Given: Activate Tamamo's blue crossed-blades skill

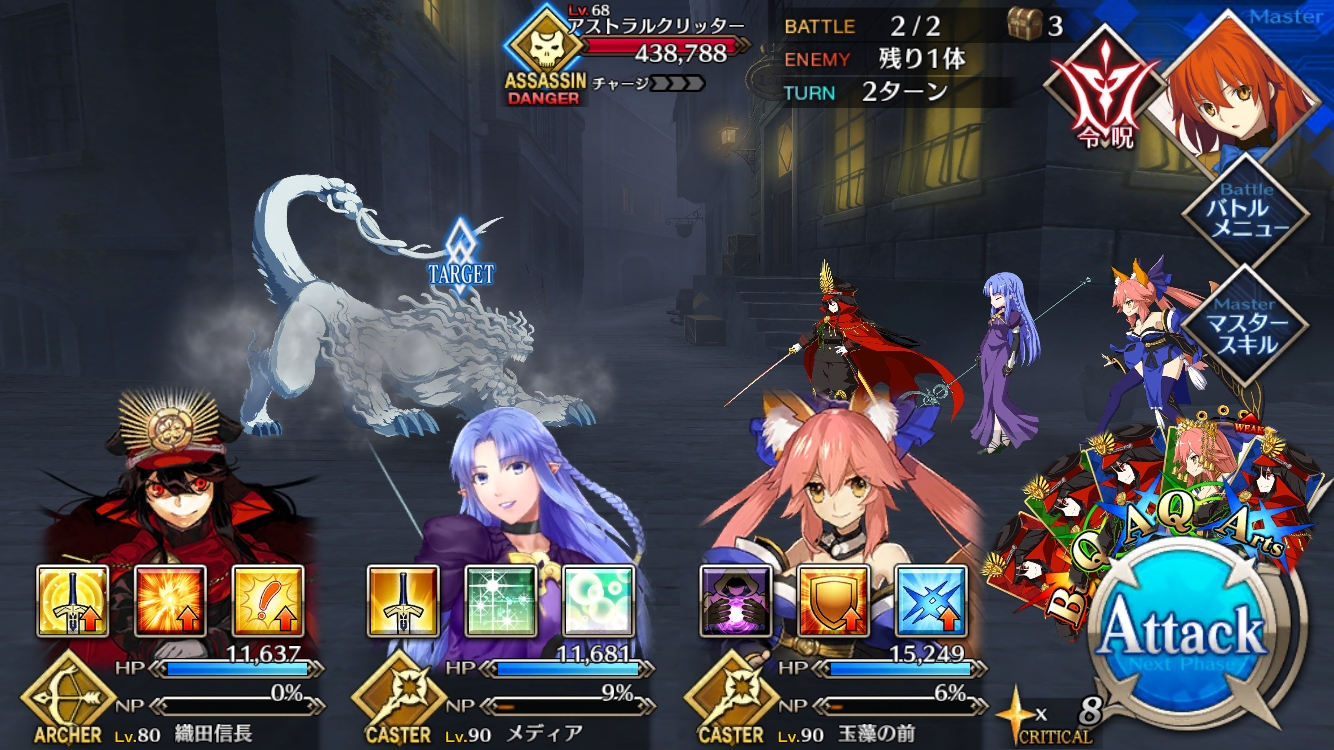Looking at the screenshot, I should [x=931, y=601].
